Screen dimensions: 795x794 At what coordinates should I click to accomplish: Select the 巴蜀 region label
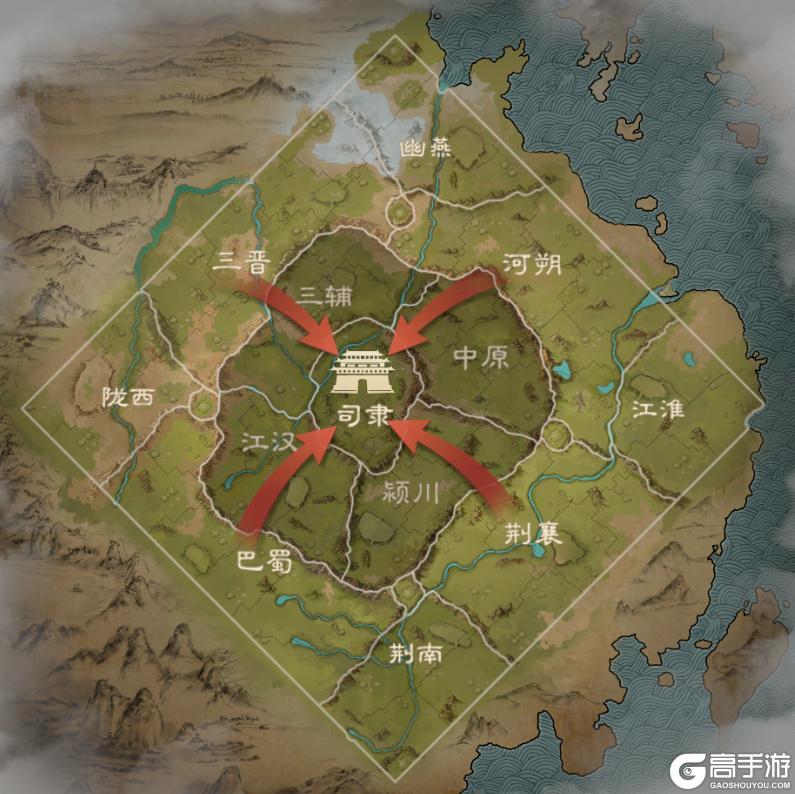(264, 561)
